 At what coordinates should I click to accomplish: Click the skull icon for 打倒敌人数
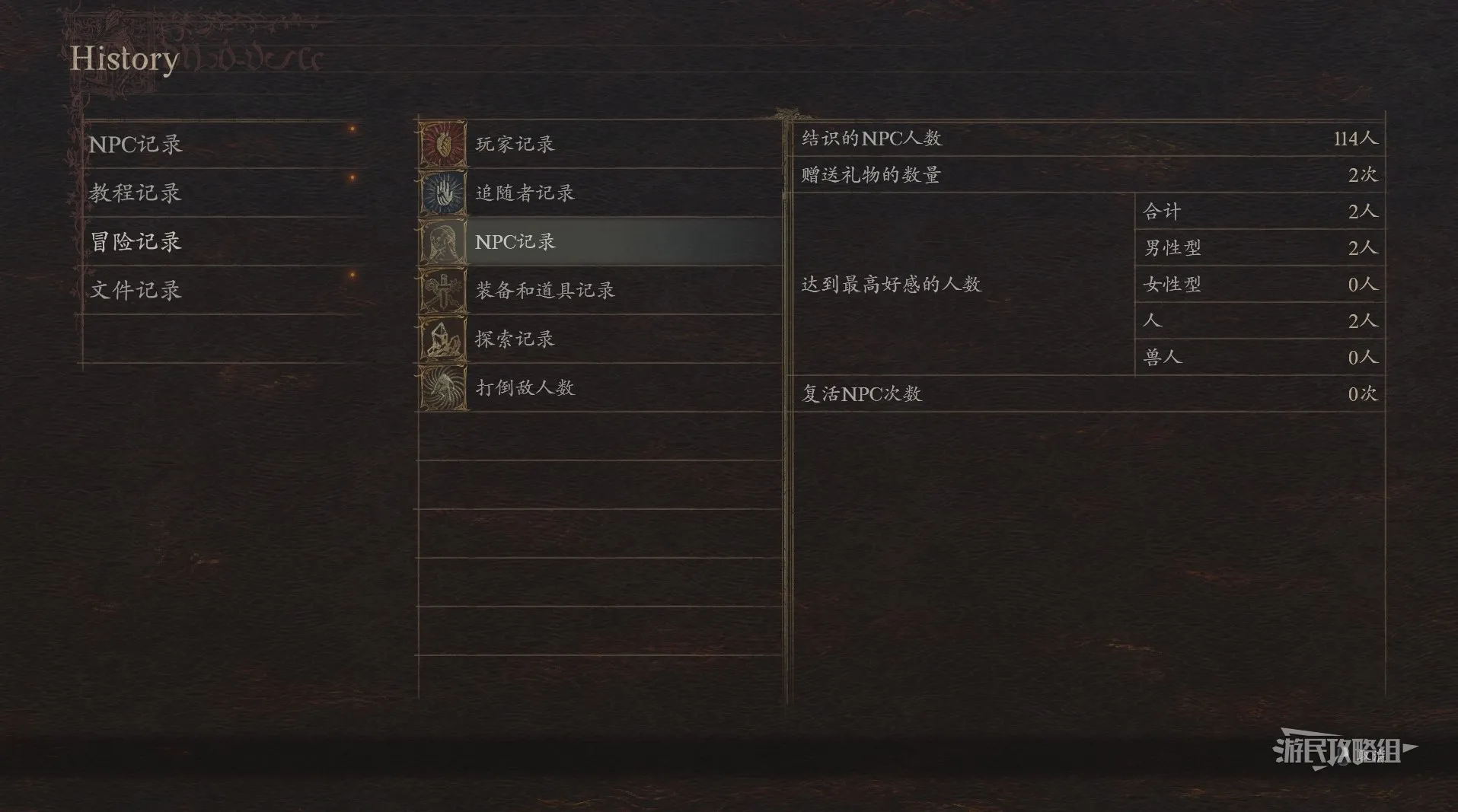[442, 387]
